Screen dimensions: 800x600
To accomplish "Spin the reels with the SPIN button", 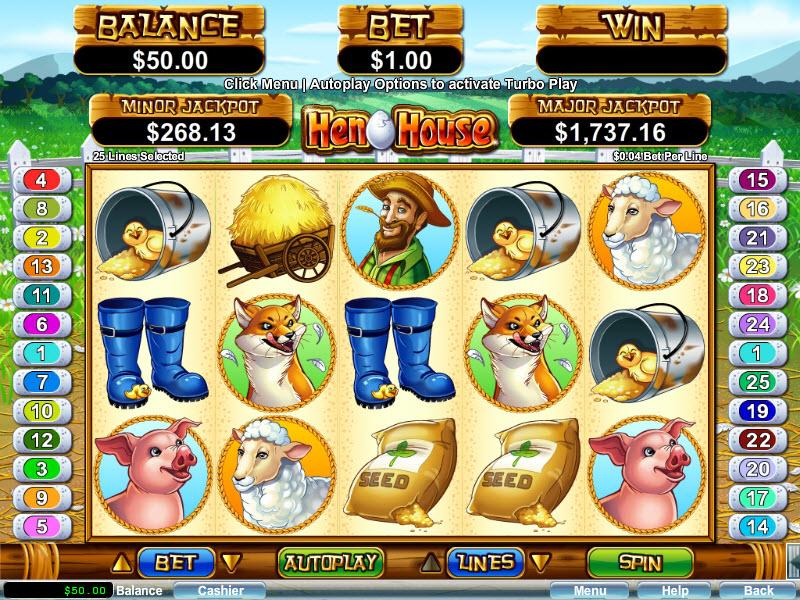I will pyautogui.click(x=639, y=562).
